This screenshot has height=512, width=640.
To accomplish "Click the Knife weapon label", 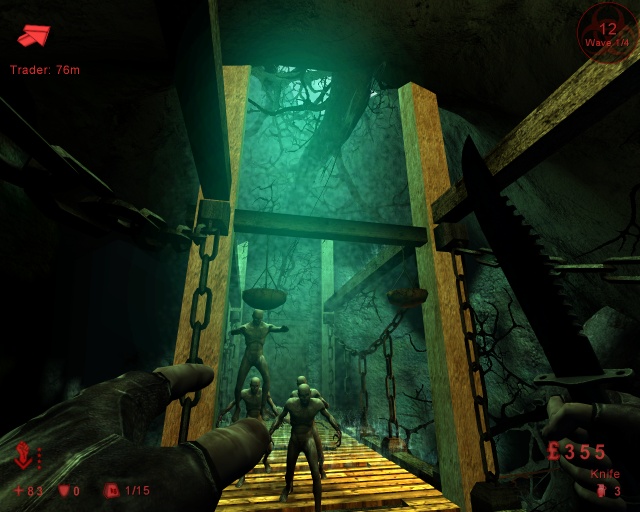I will point(605,474).
